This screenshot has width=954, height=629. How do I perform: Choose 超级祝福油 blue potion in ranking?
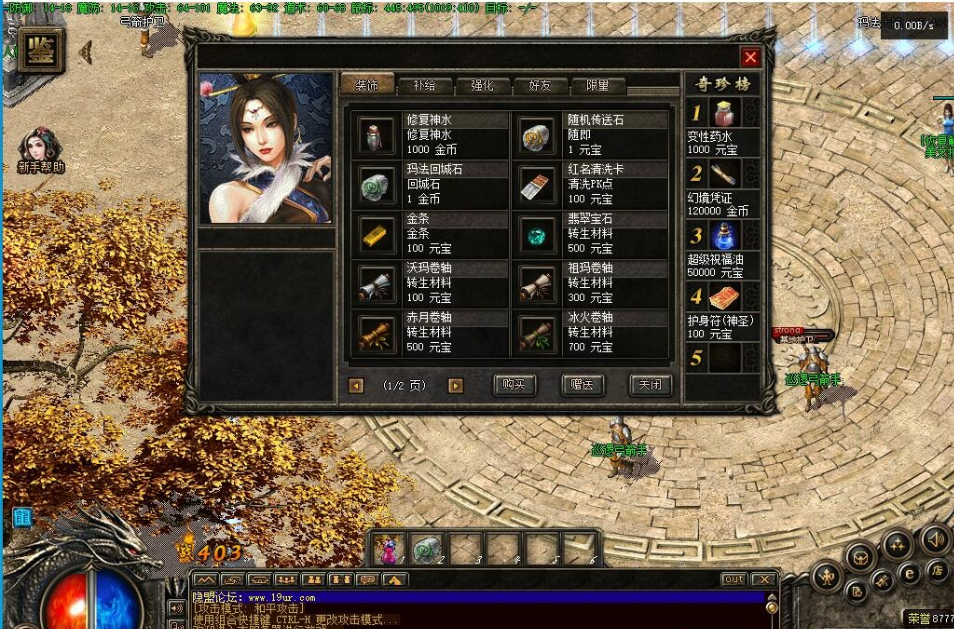724,236
